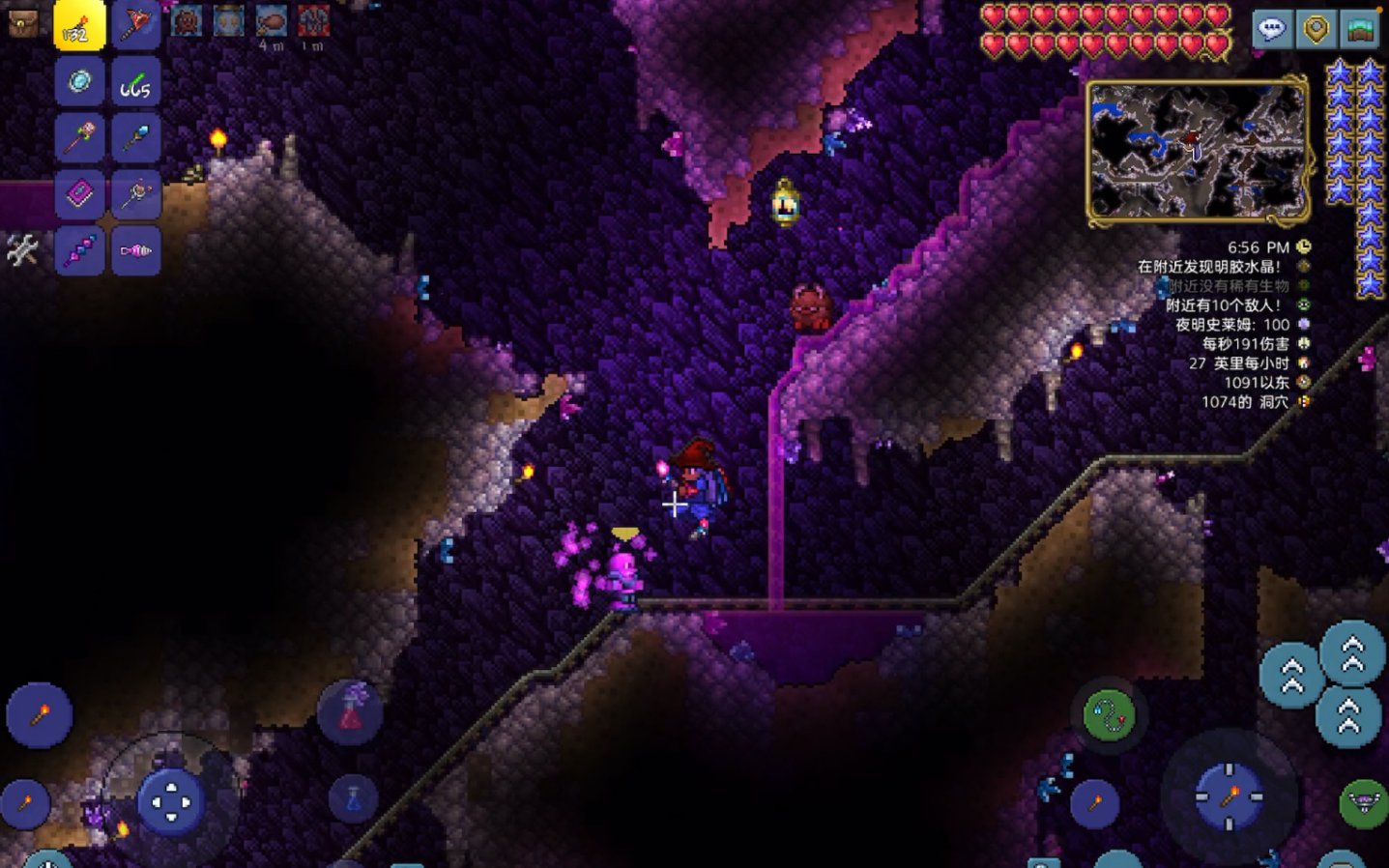Tap the green winged mount button
Viewport: 1389px width, 868px height.
click(x=1363, y=802)
